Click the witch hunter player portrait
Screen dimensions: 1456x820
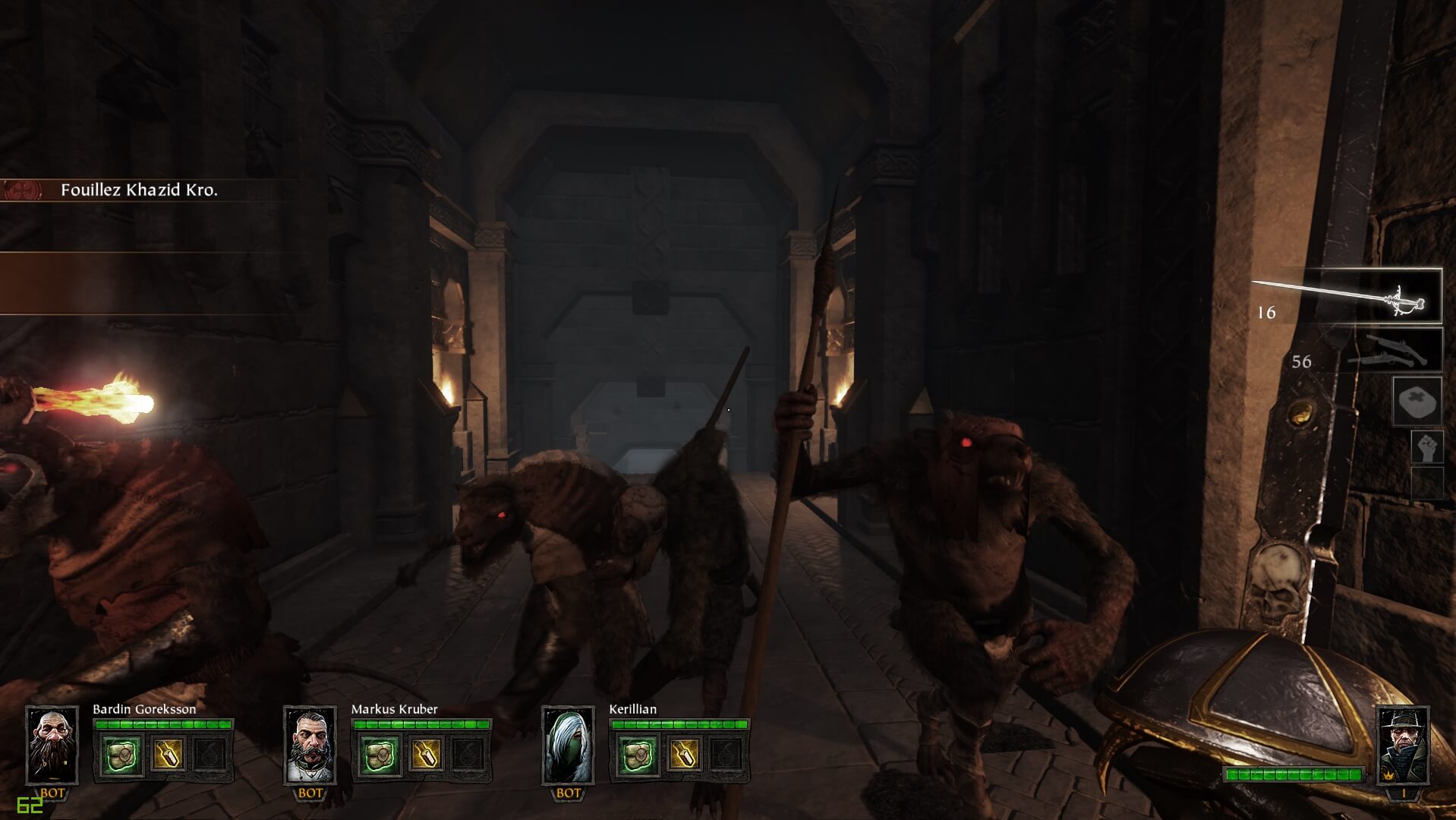pos(1403,745)
